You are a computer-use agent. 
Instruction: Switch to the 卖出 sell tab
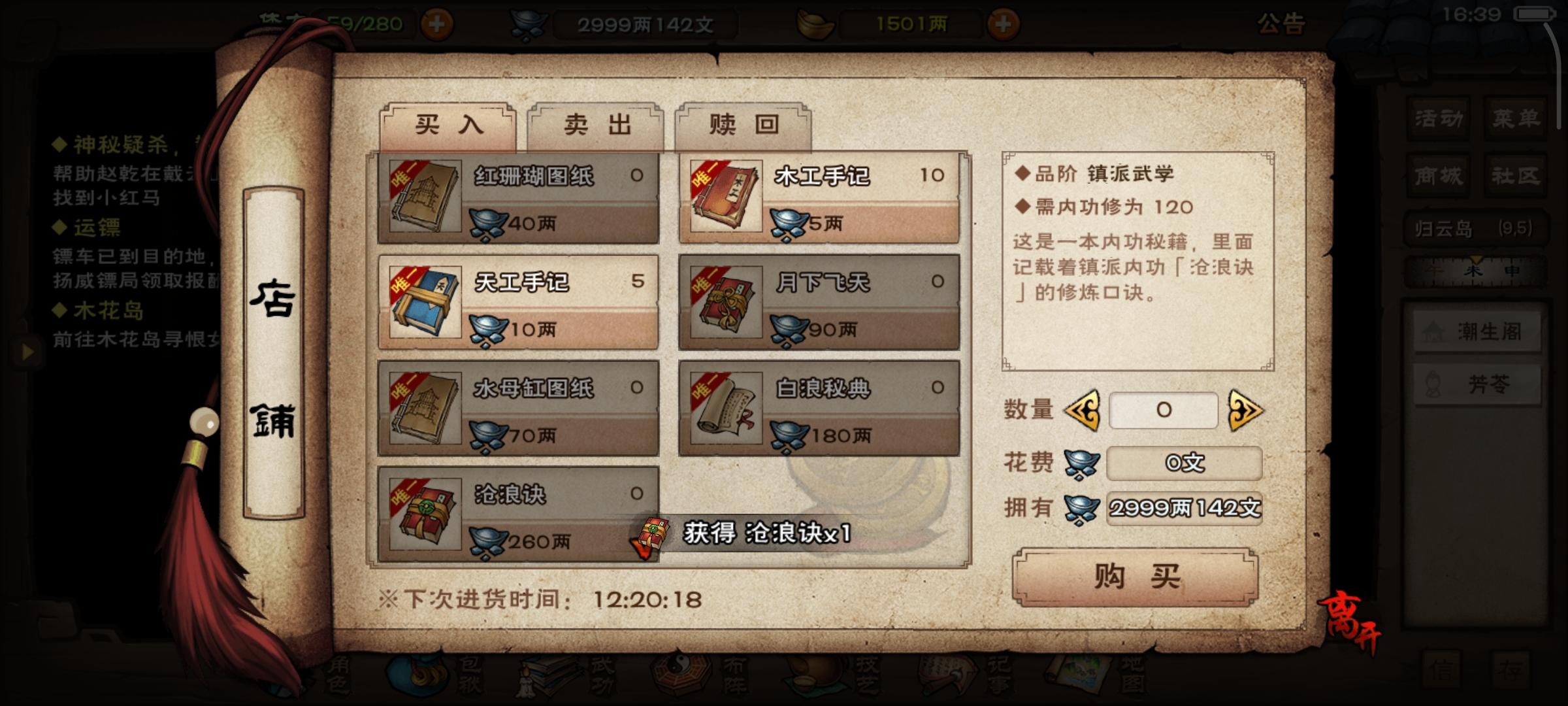tap(595, 126)
